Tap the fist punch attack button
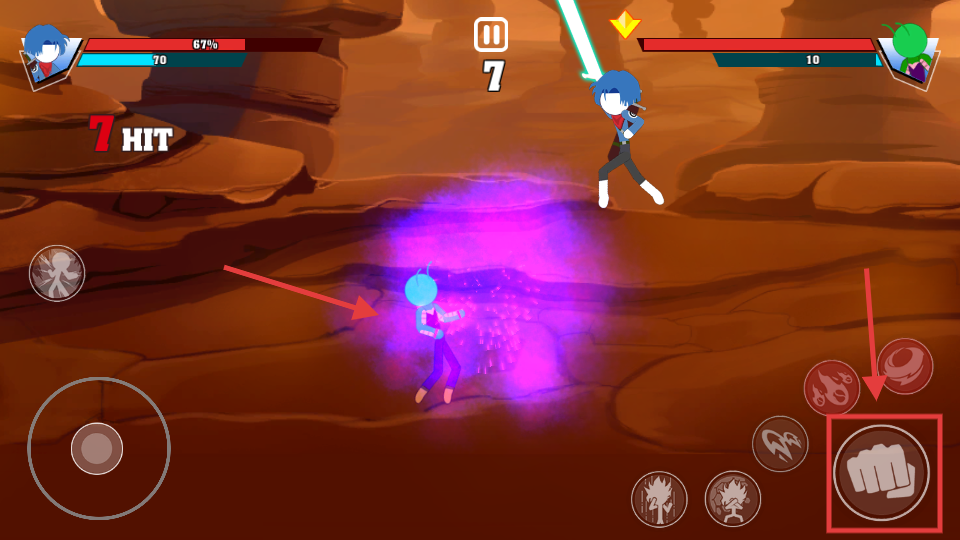This screenshot has width=960, height=540. point(882,473)
